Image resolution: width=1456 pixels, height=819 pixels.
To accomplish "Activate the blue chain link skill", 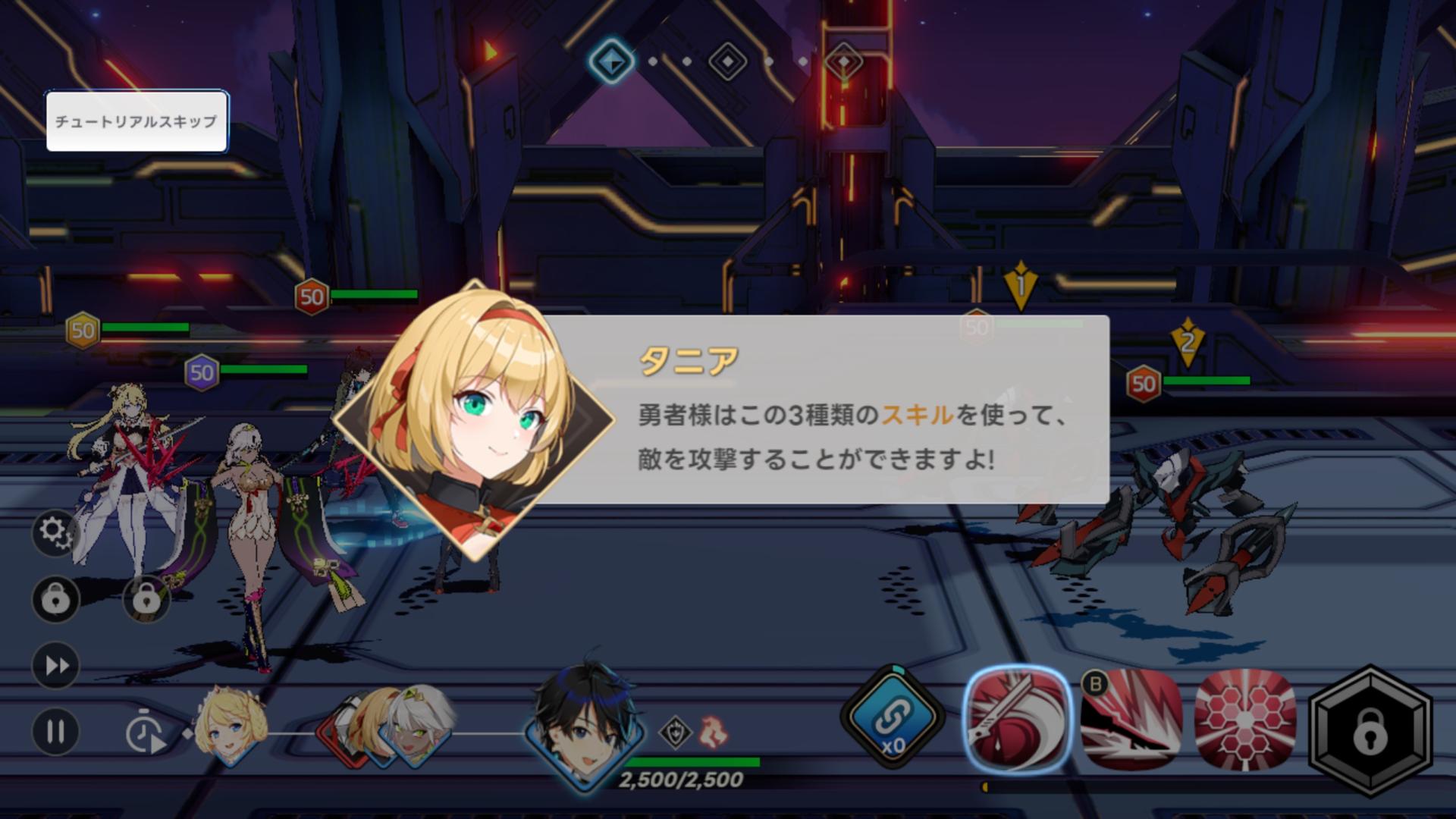I will [893, 718].
